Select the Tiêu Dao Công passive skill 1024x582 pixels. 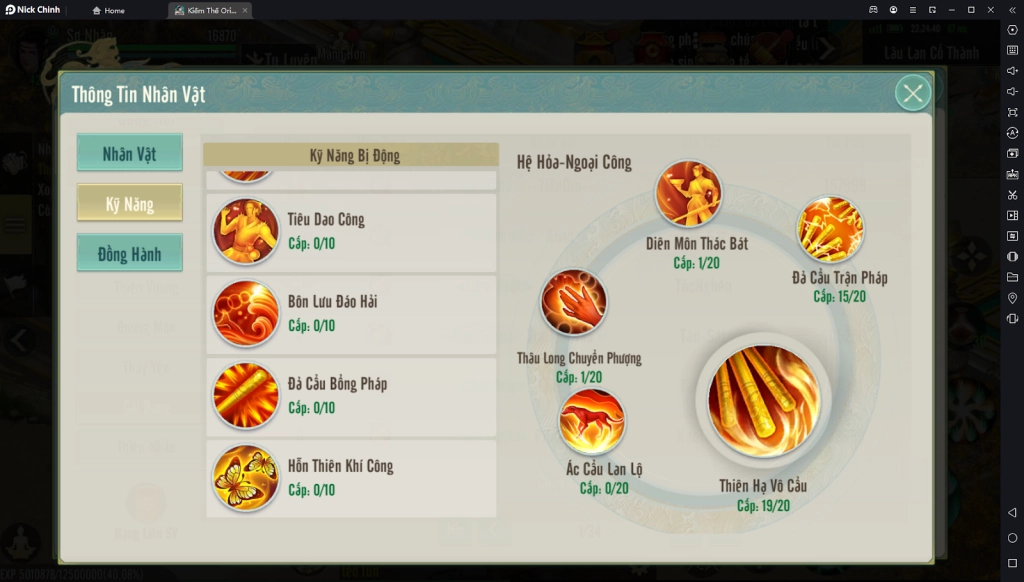coord(246,231)
